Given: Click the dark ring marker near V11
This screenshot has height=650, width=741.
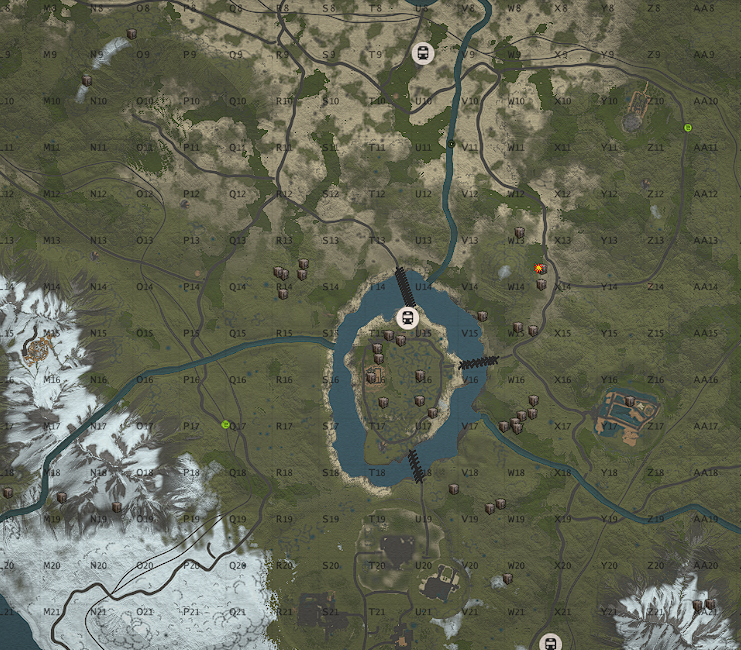Looking at the screenshot, I should [451, 144].
